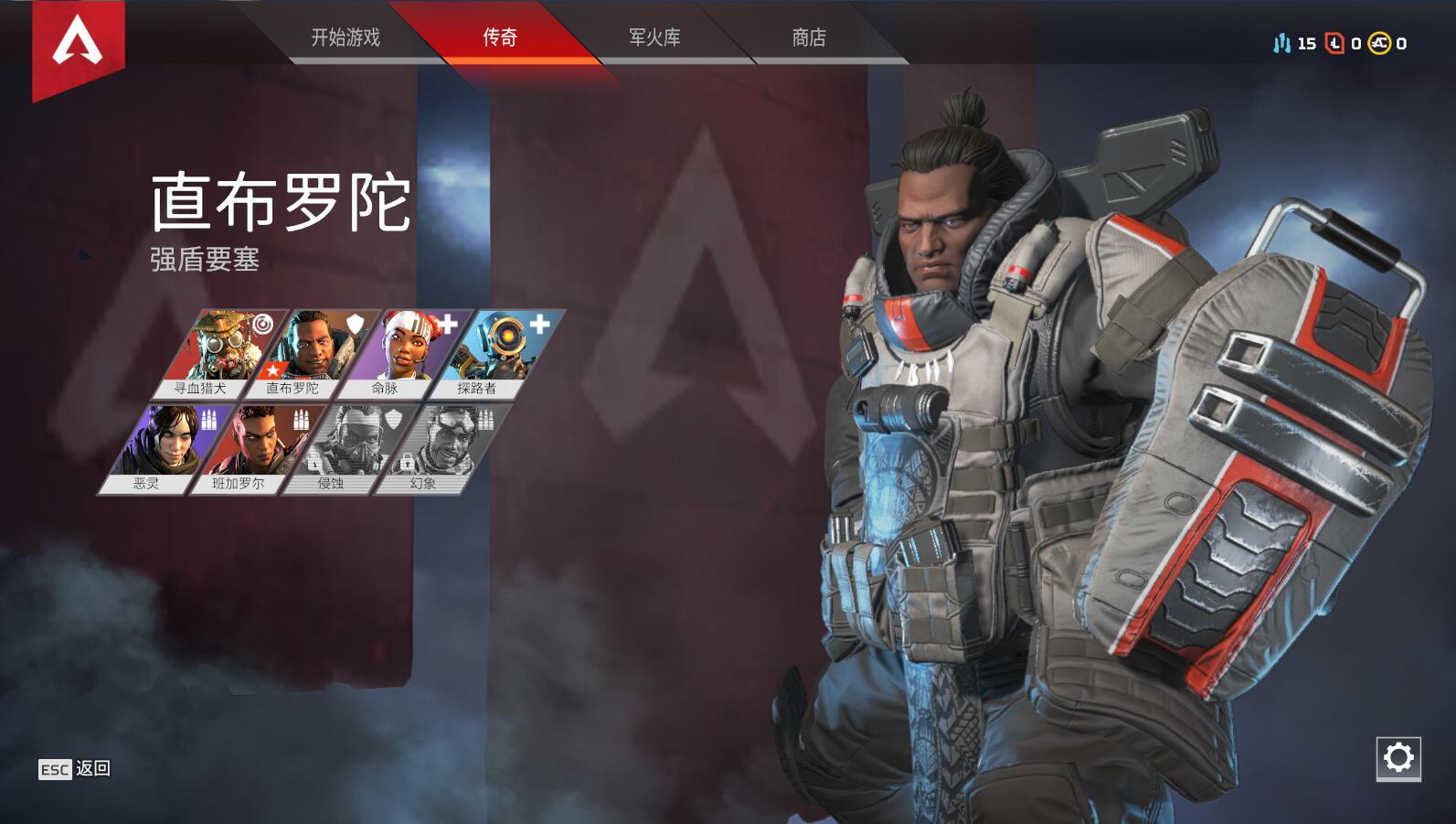
Task: Select the 恶灵 legend portrait
Action: click(x=169, y=444)
